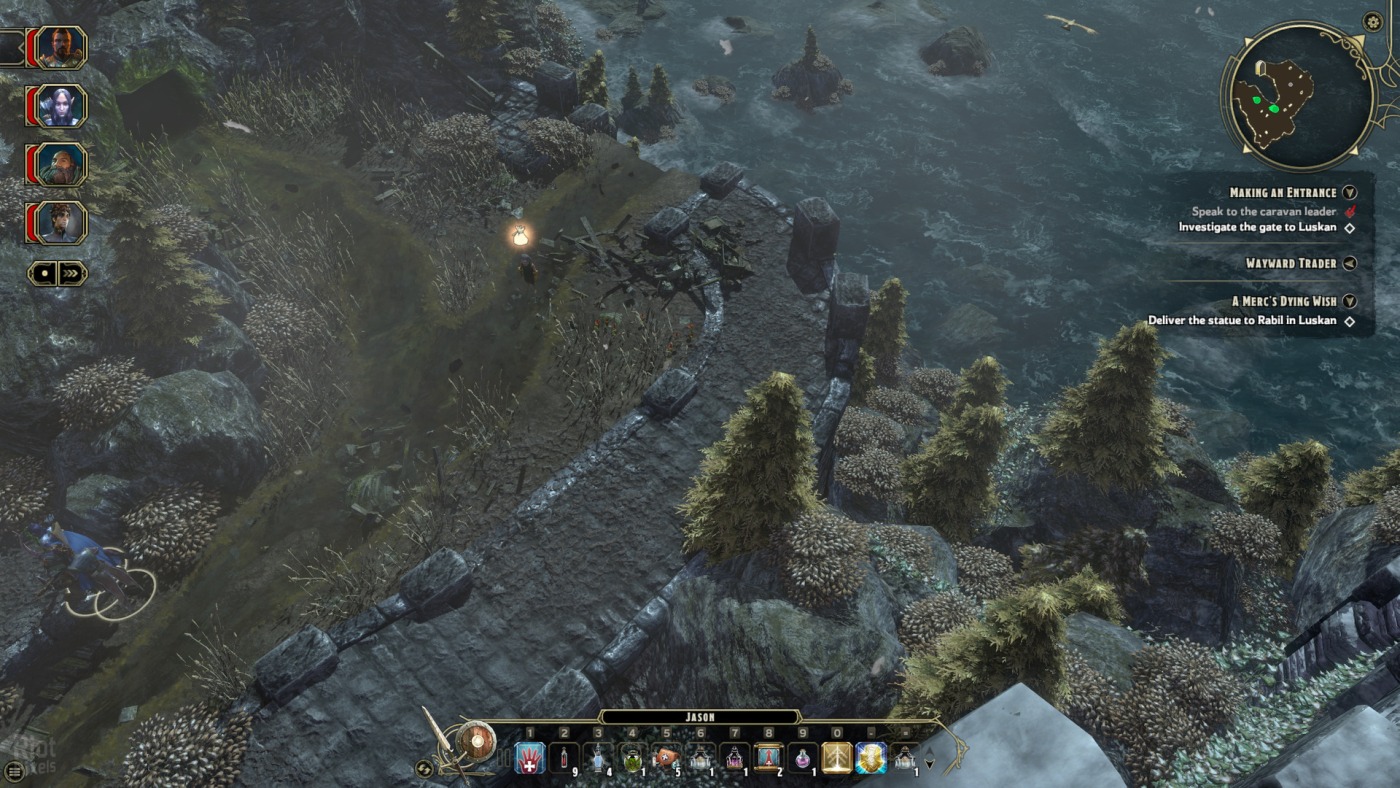Use the red-arrow scroll in slot 8
Screen dimensions: 1400x788
point(768,758)
